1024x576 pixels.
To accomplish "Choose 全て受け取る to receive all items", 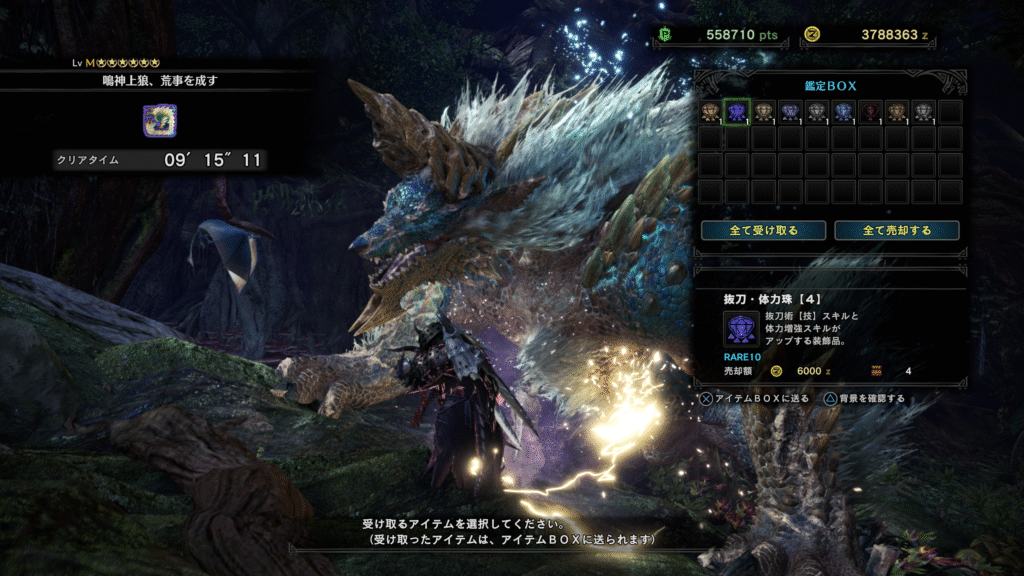I will pyautogui.click(x=763, y=230).
